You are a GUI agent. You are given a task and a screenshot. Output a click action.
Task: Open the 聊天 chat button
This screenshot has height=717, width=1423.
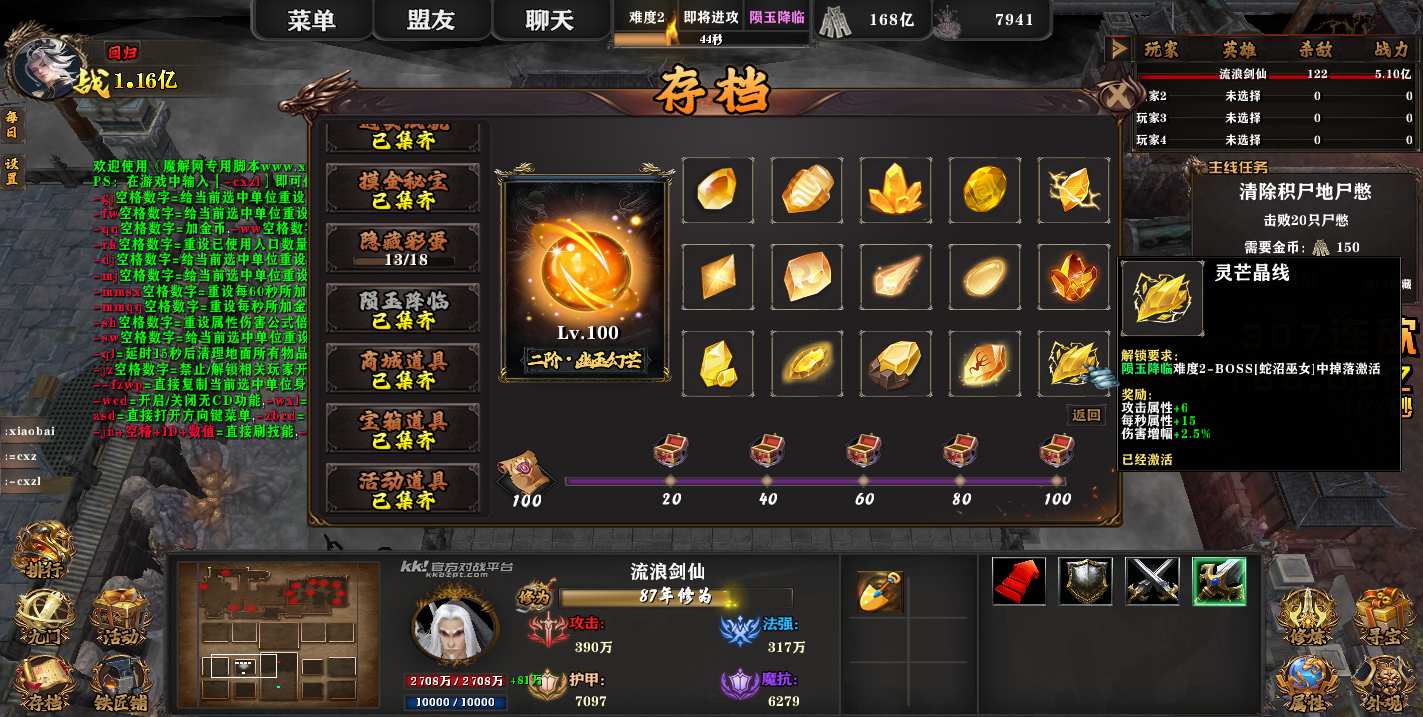coord(550,21)
